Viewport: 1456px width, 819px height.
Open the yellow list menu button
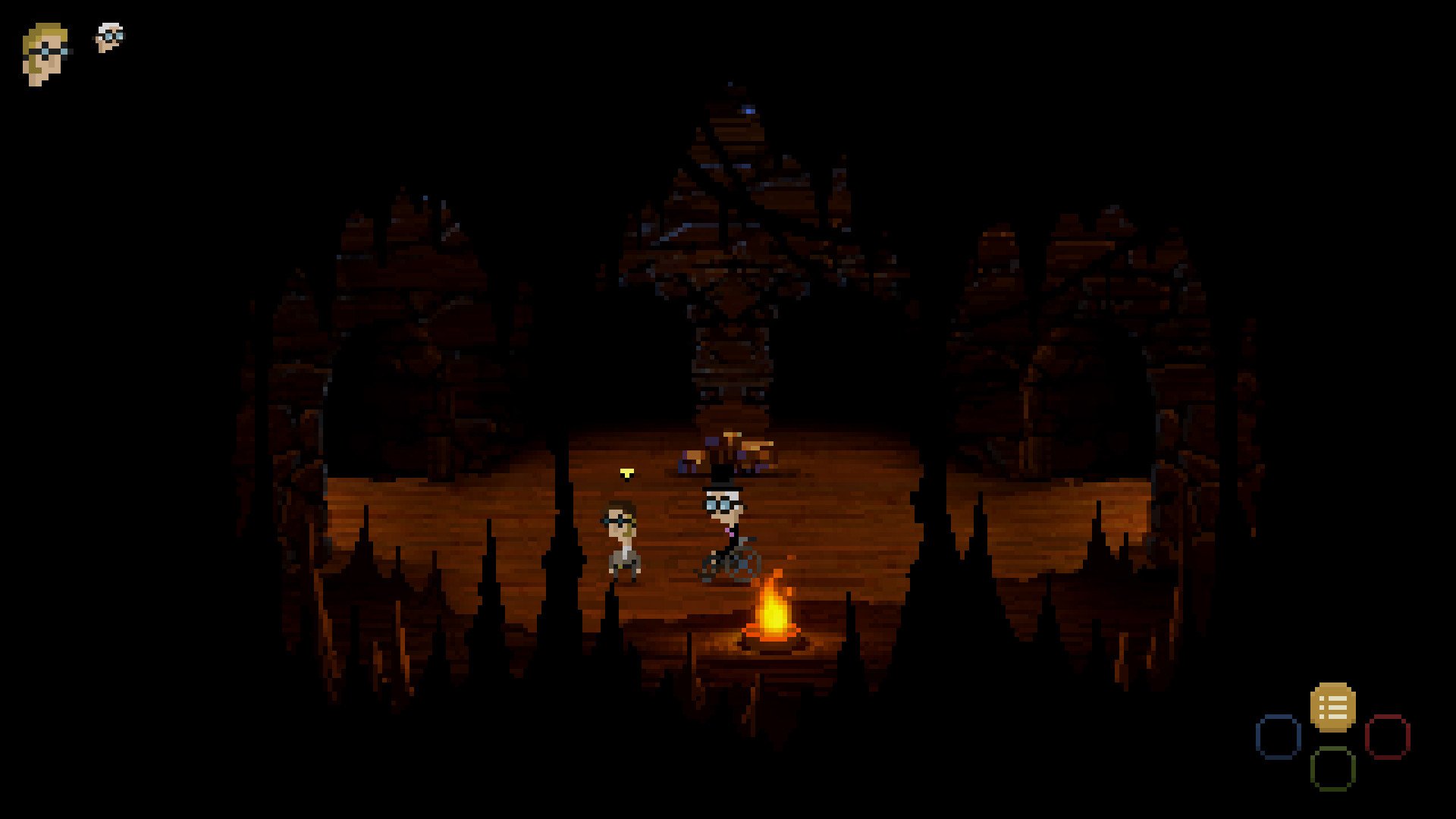pyautogui.click(x=1332, y=707)
